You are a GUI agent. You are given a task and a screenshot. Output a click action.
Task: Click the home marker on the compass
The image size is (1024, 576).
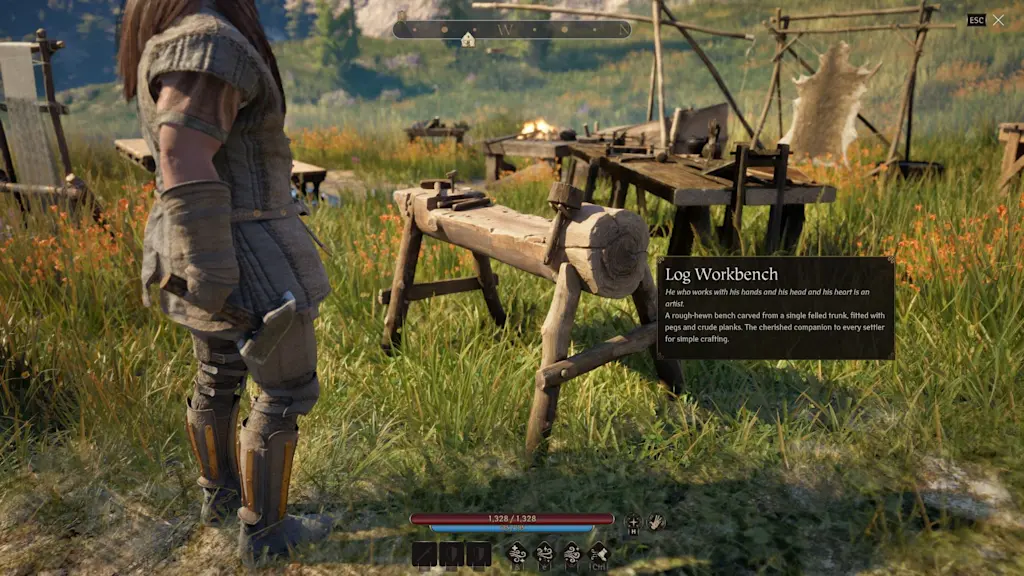click(x=468, y=38)
